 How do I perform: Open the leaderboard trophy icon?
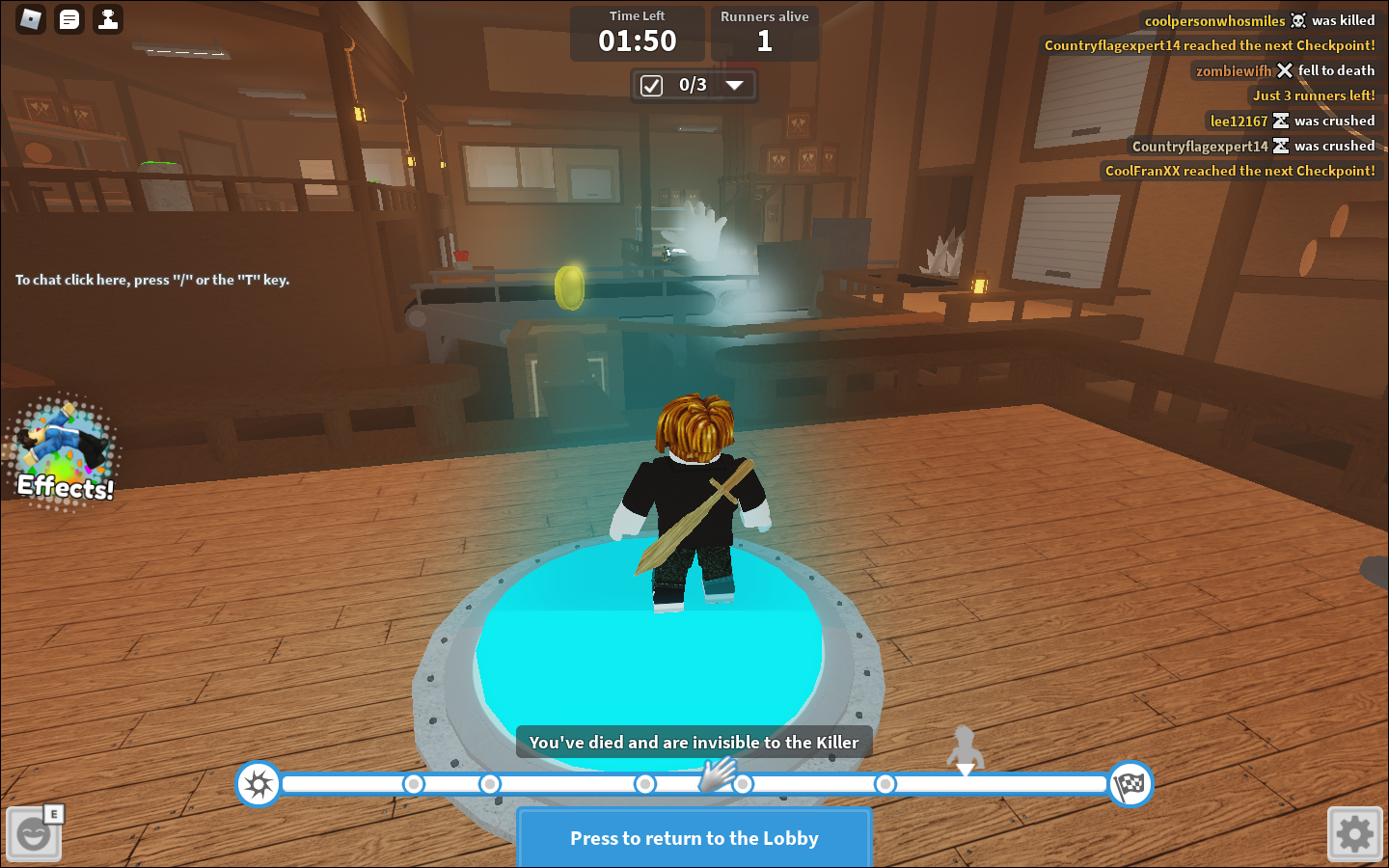point(107,18)
